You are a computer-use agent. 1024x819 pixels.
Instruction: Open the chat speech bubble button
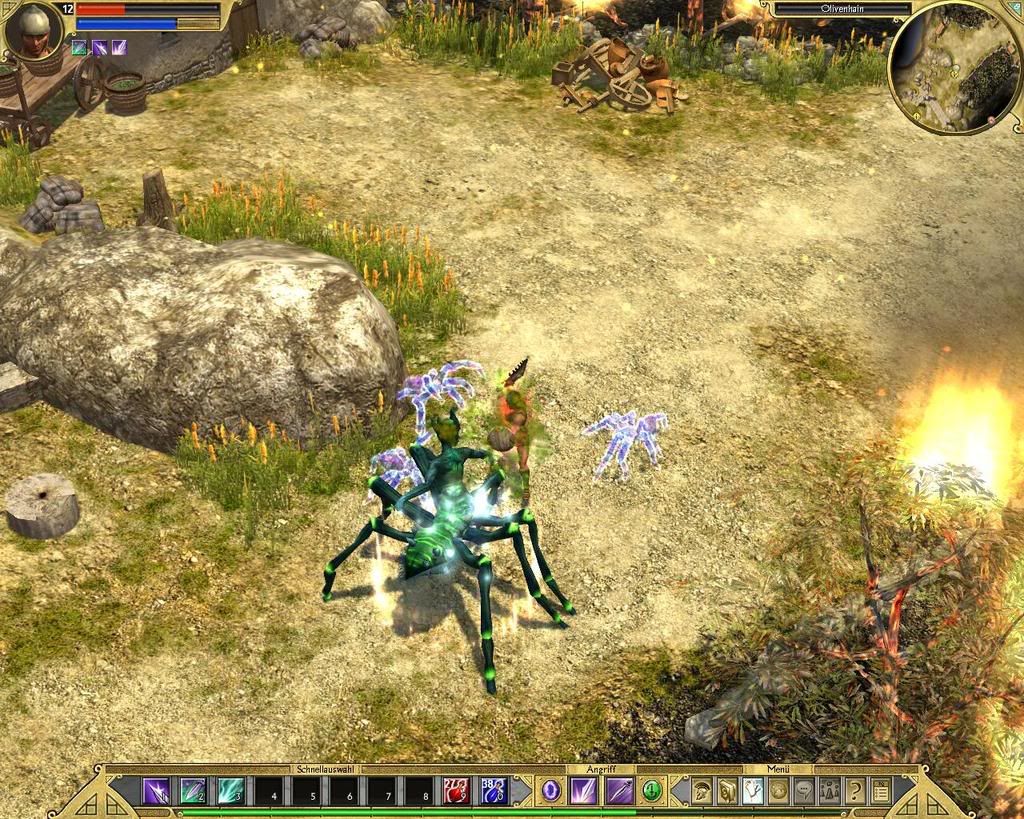804,791
